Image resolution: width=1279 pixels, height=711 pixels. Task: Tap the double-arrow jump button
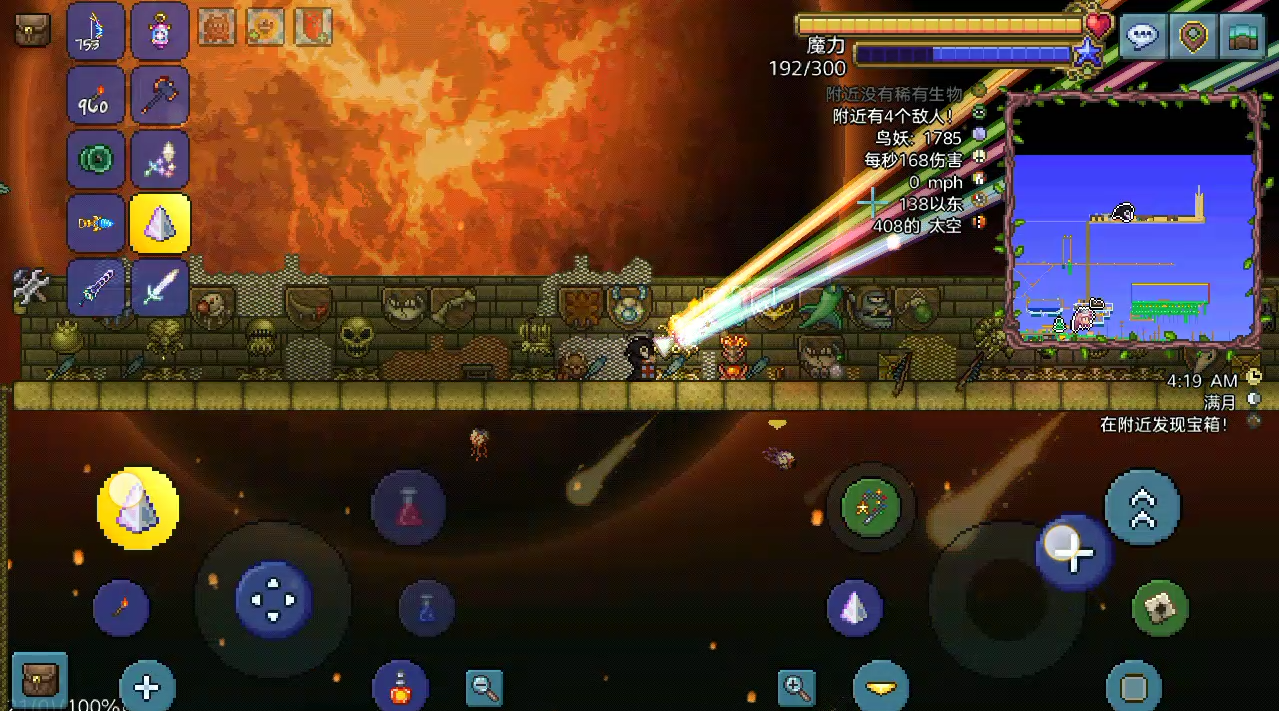point(1142,507)
